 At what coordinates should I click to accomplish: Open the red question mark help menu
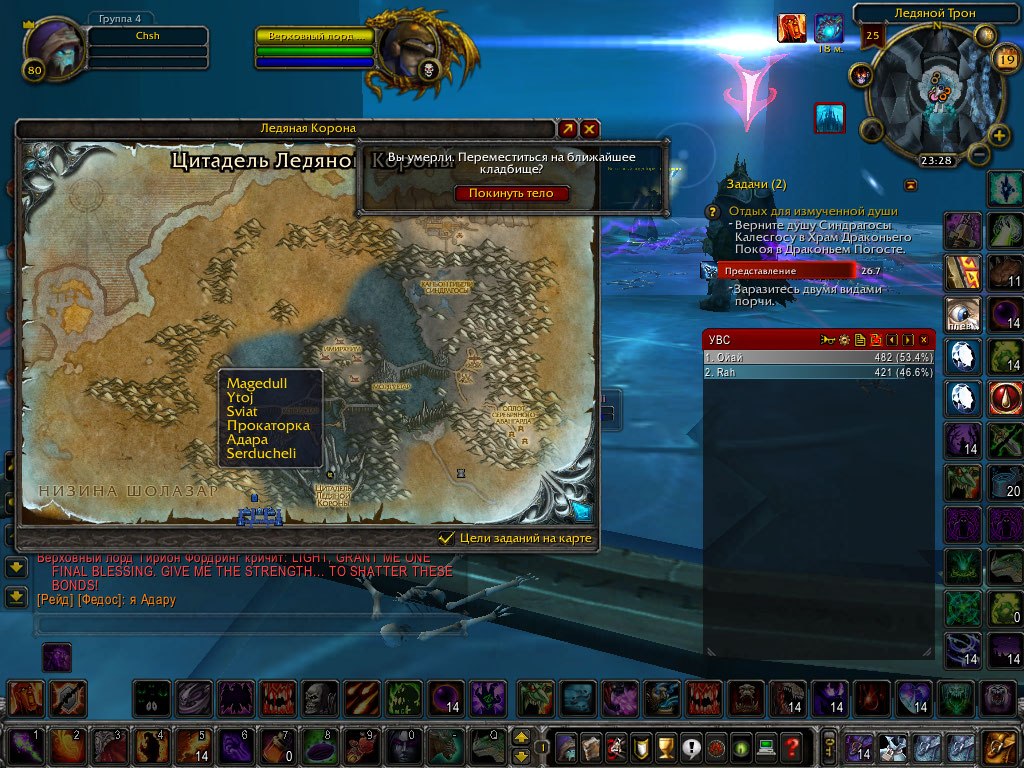pos(792,746)
